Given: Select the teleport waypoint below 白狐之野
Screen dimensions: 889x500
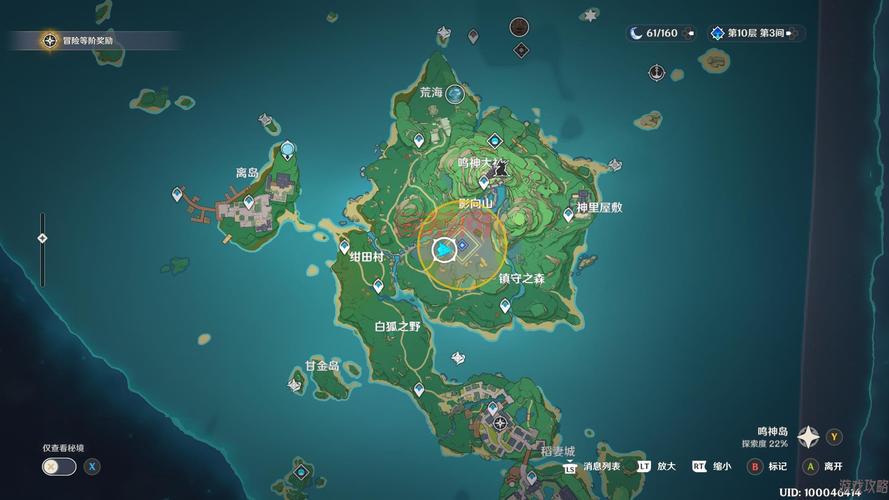Looking at the screenshot, I should (419, 389).
